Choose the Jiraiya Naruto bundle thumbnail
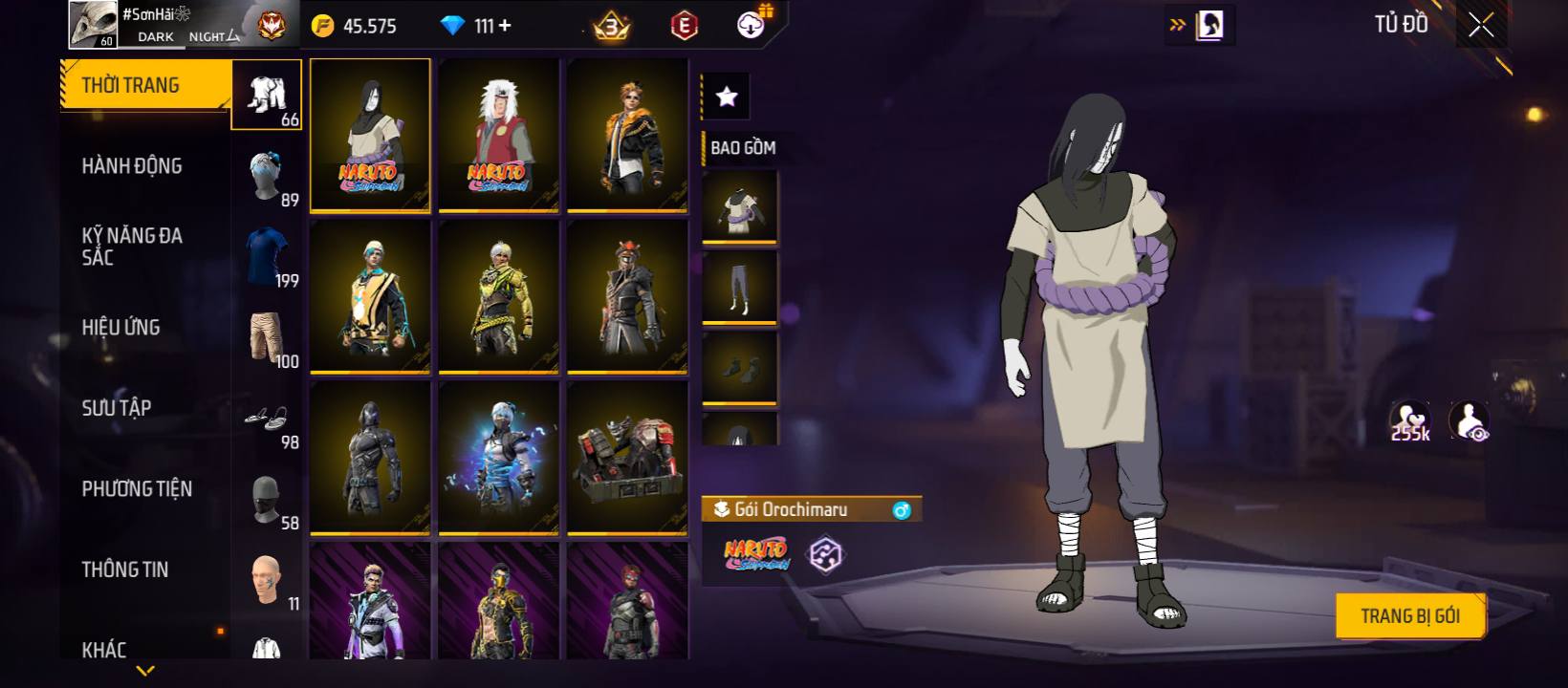The height and width of the screenshot is (688, 1568). click(498, 135)
